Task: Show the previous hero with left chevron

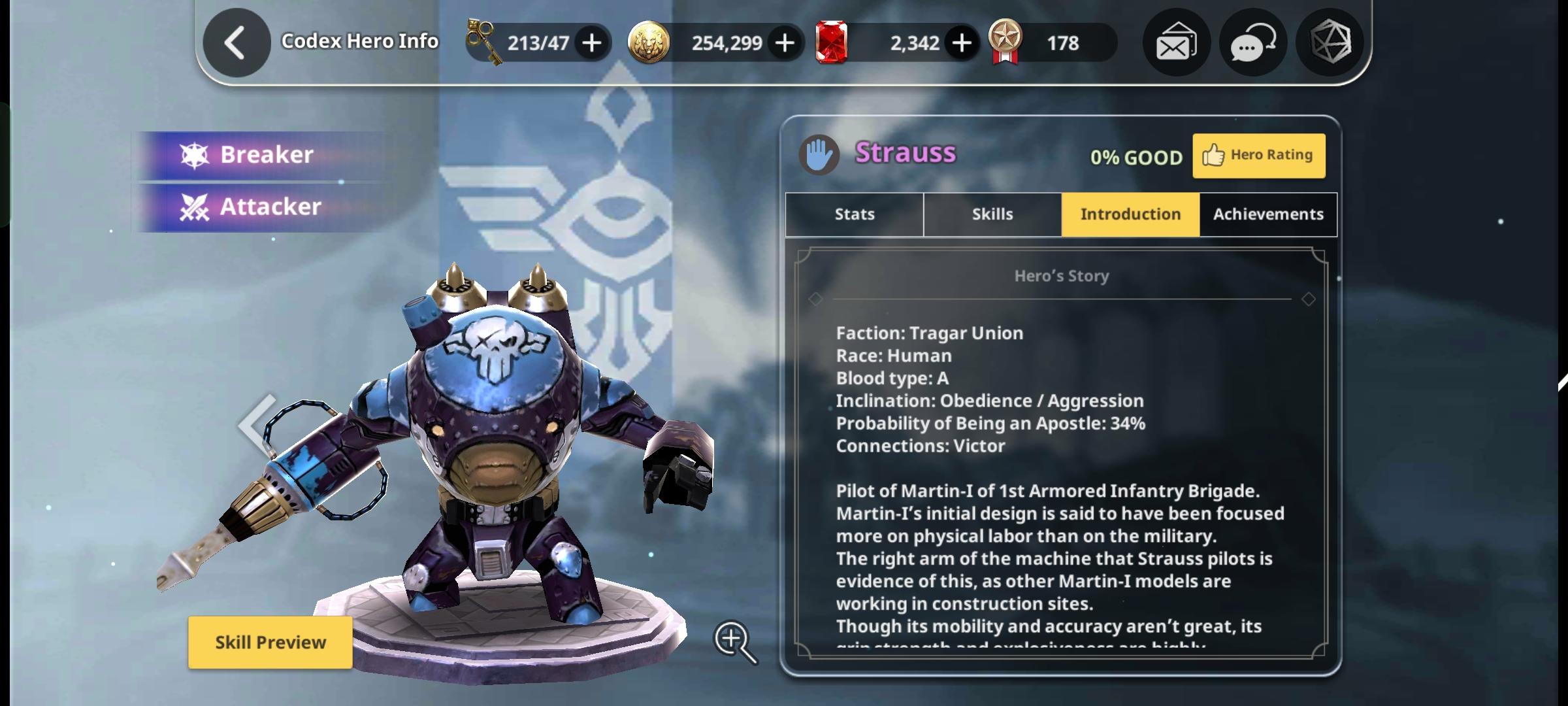Action: pos(257,425)
